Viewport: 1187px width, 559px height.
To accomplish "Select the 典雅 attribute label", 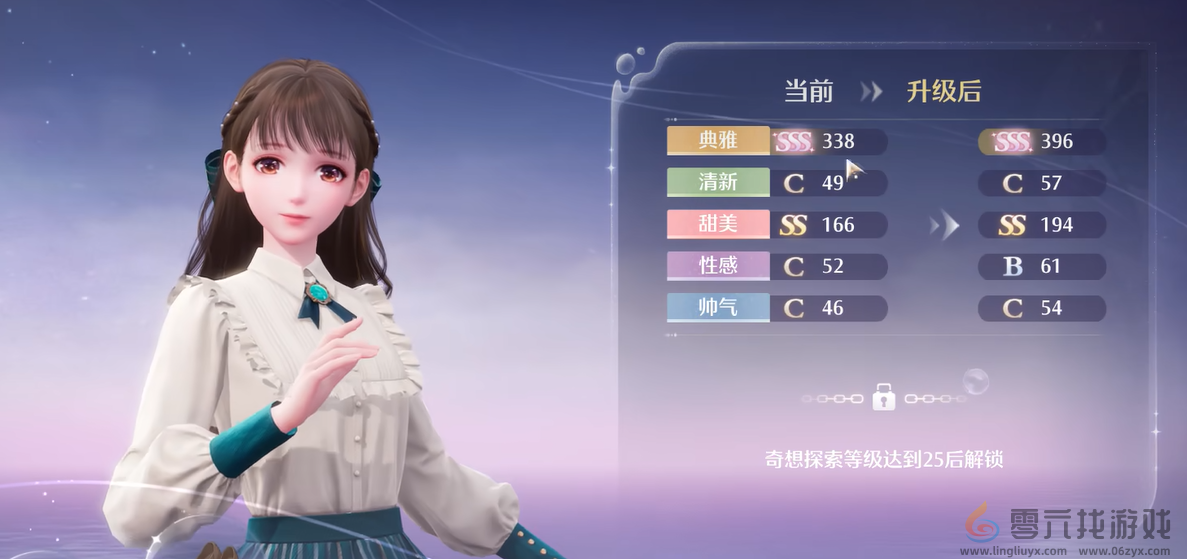I will (718, 141).
